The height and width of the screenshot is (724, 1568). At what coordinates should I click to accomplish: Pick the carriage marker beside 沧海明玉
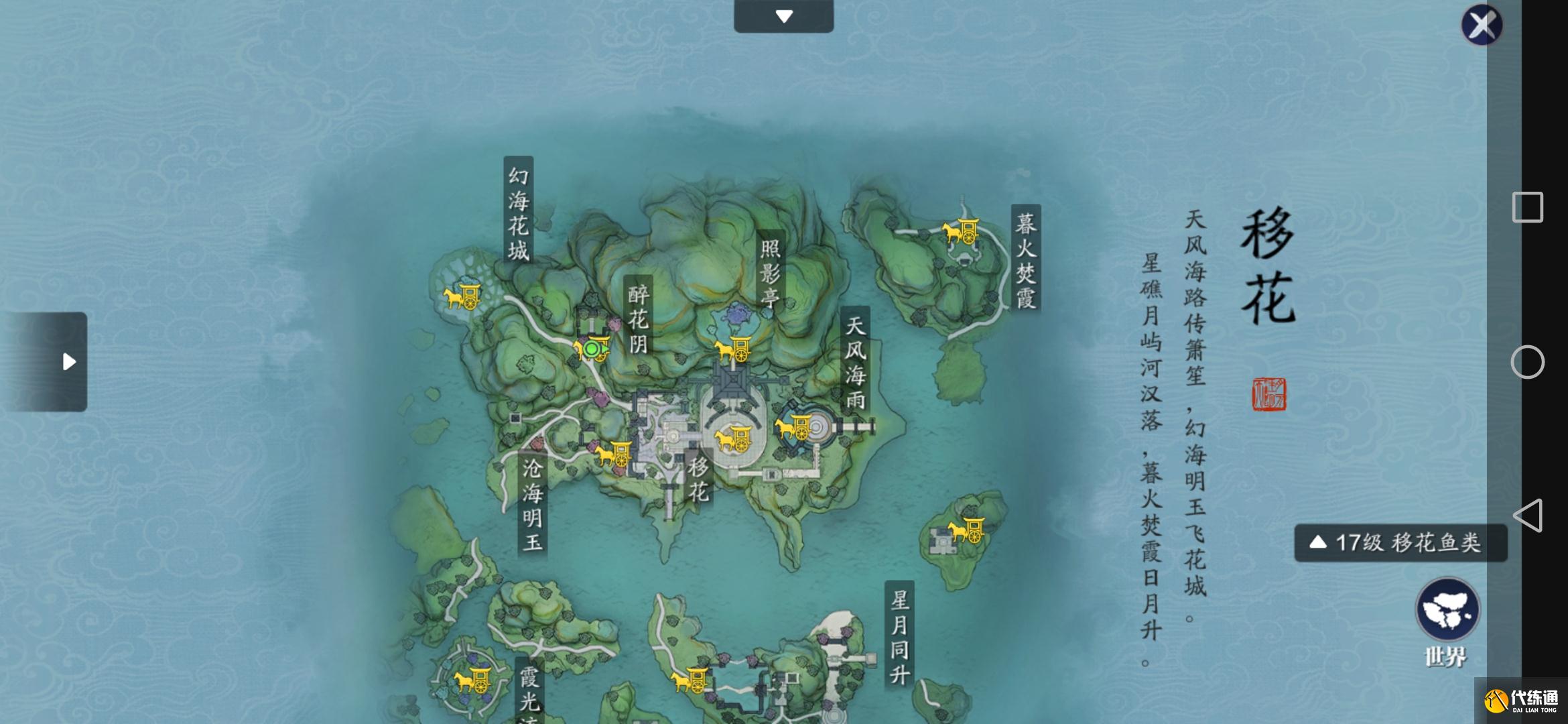point(613,455)
